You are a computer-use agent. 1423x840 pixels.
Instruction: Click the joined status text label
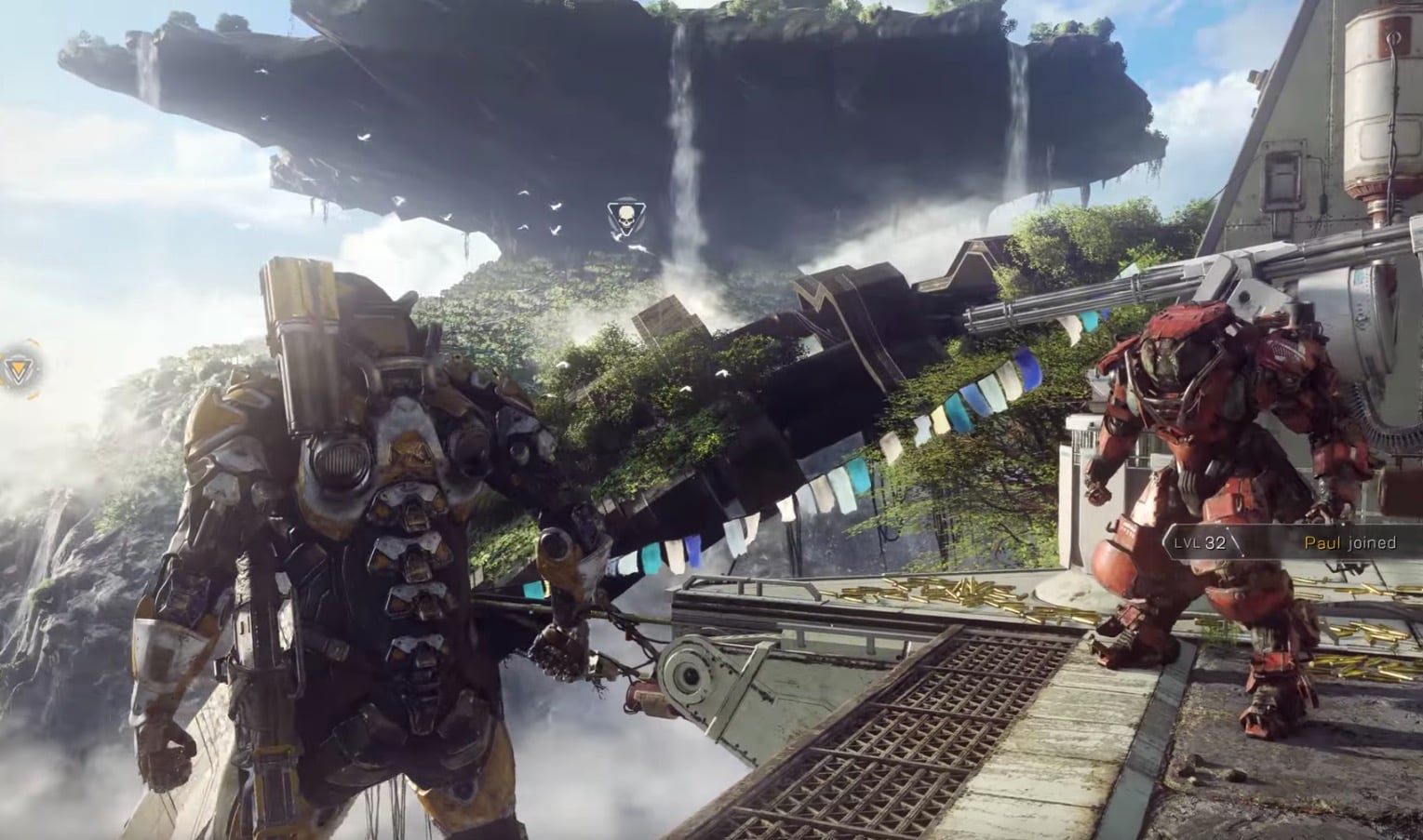tap(1370, 541)
